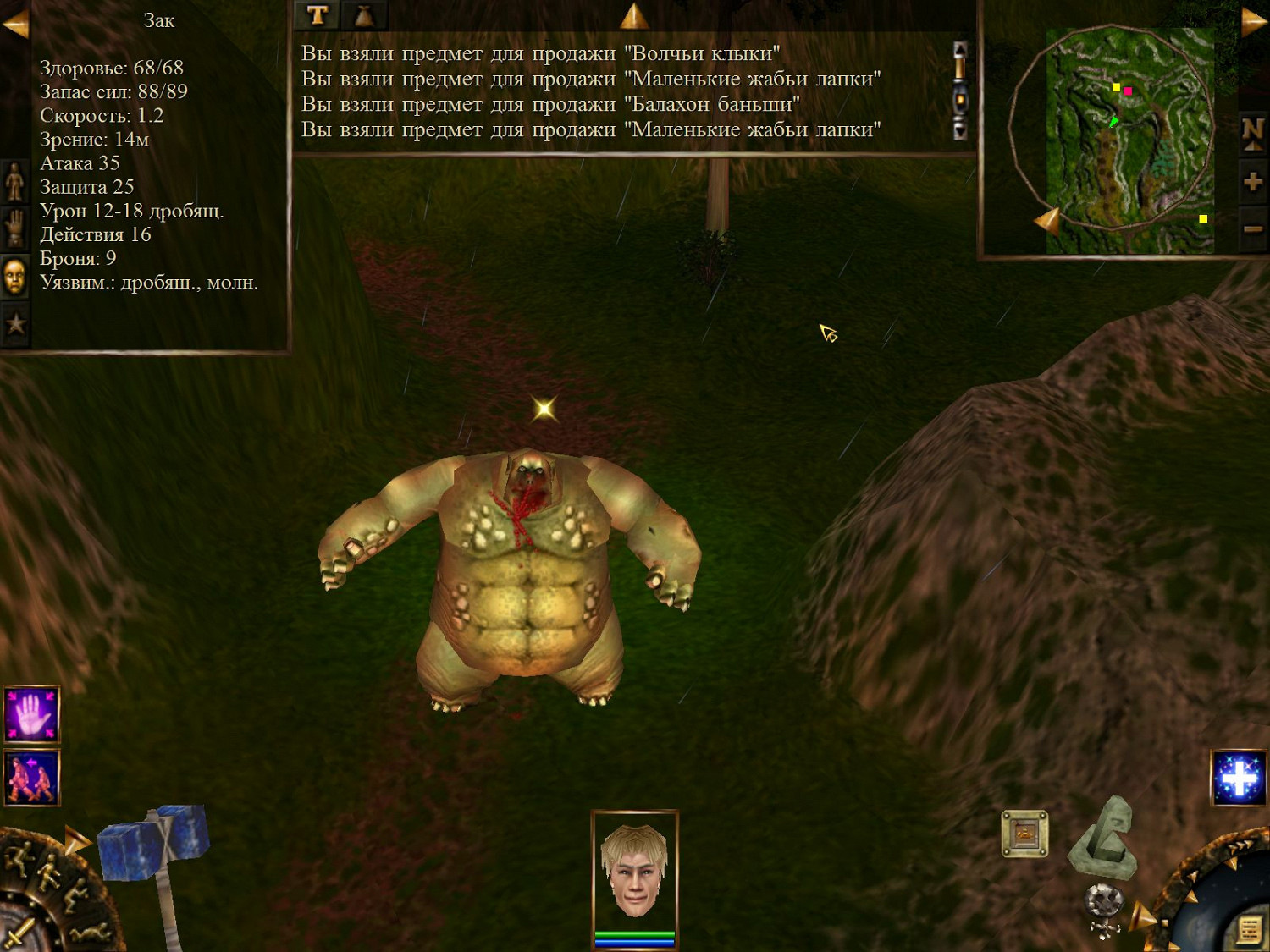Zoom in the minimap with the plus button
This screenshot has height=952, width=1270.
[1253, 181]
